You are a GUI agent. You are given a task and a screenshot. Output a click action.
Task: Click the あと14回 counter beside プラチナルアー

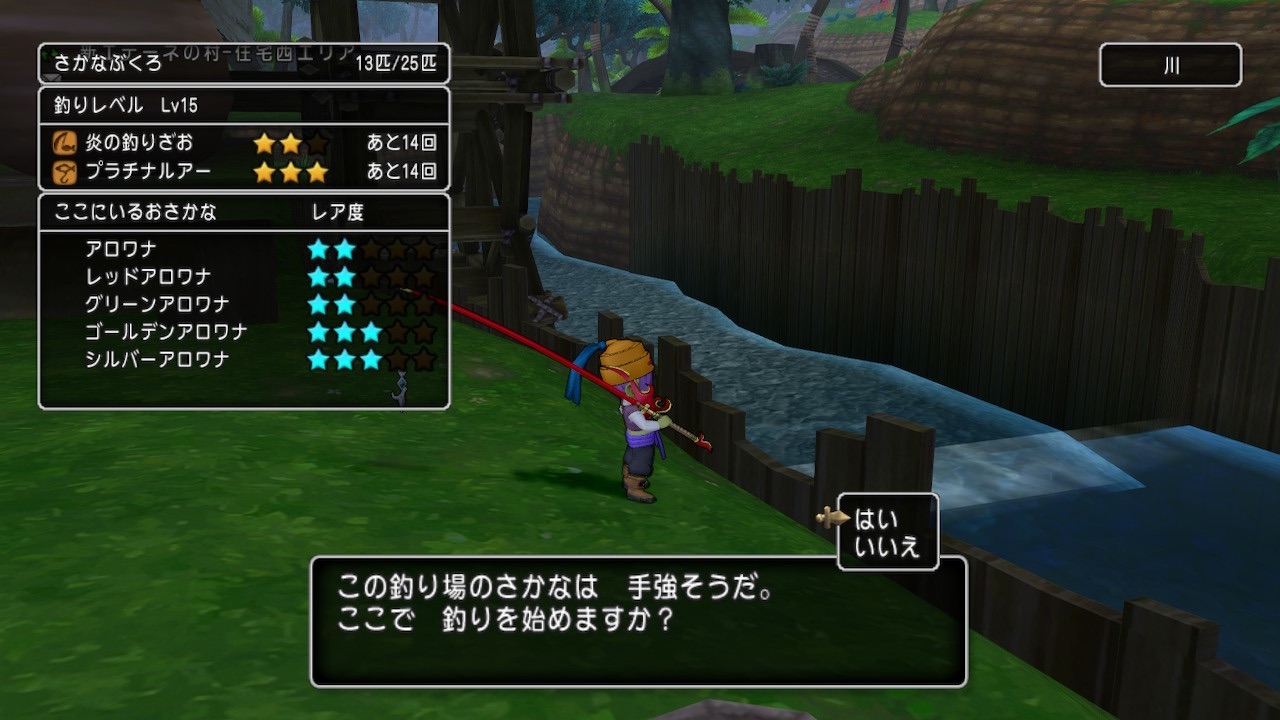(403, 170)
